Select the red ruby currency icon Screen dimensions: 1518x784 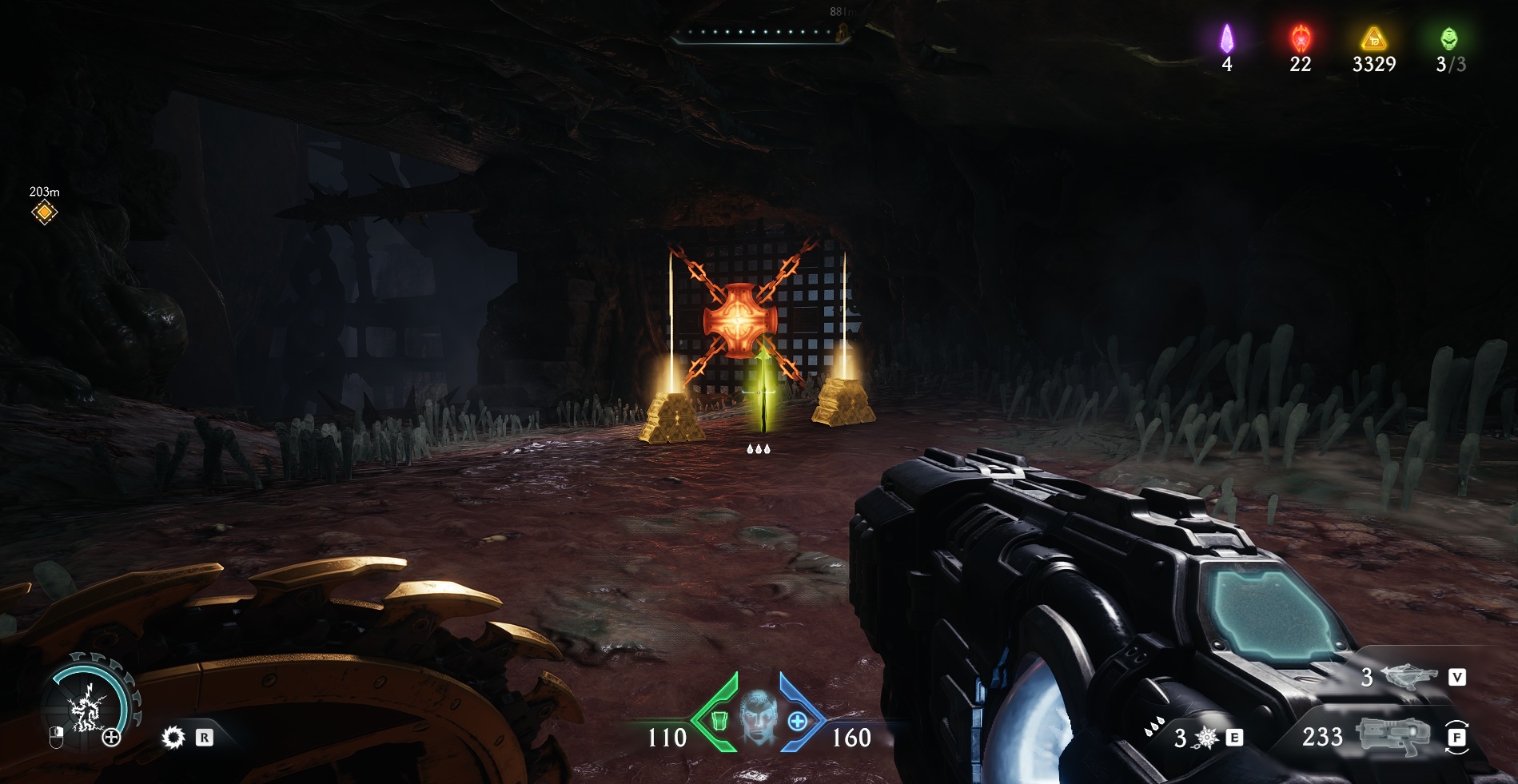point(1301,38)
